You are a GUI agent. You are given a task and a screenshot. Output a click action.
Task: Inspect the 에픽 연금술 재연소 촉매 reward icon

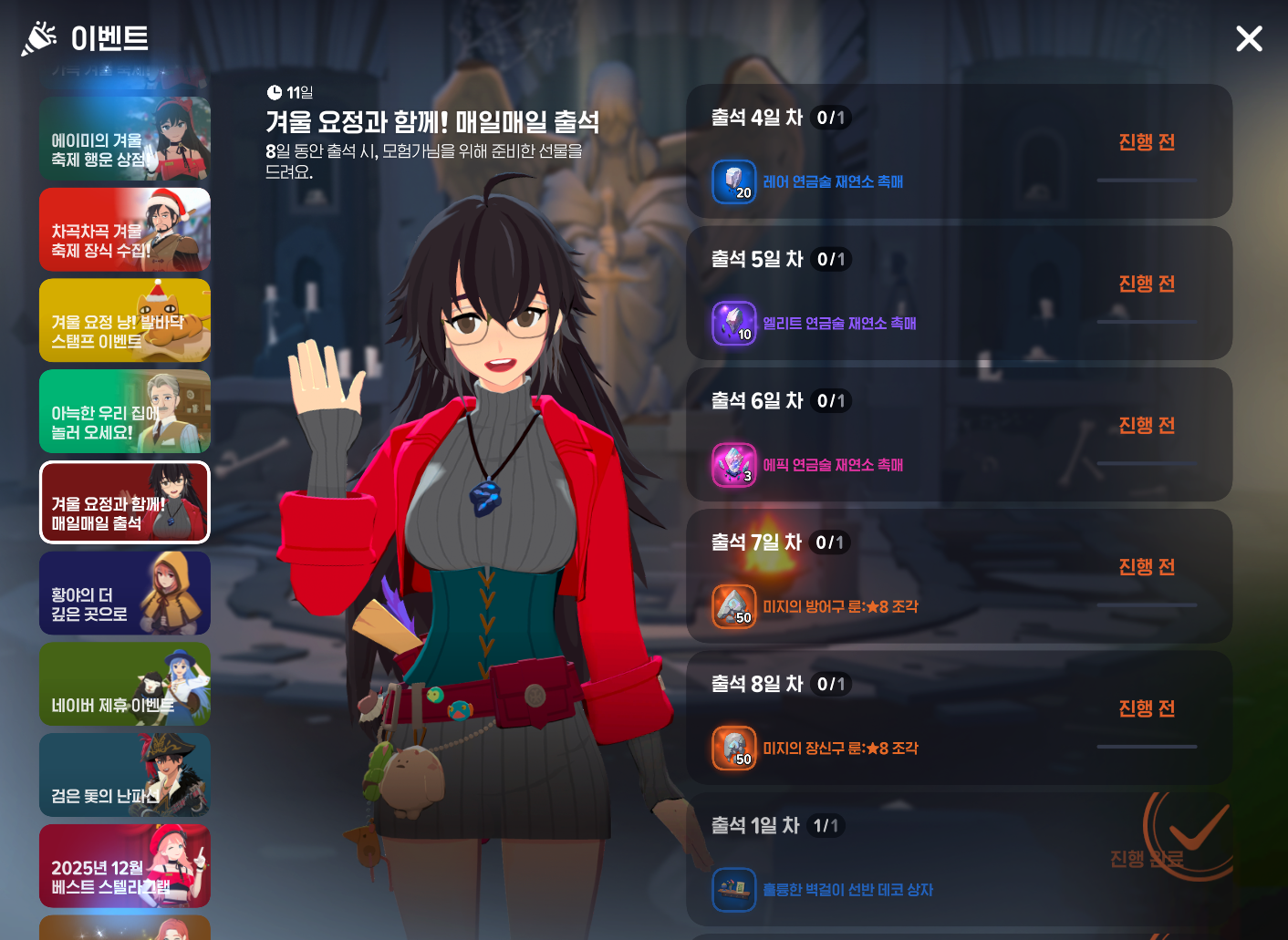(x=734, y=465)
